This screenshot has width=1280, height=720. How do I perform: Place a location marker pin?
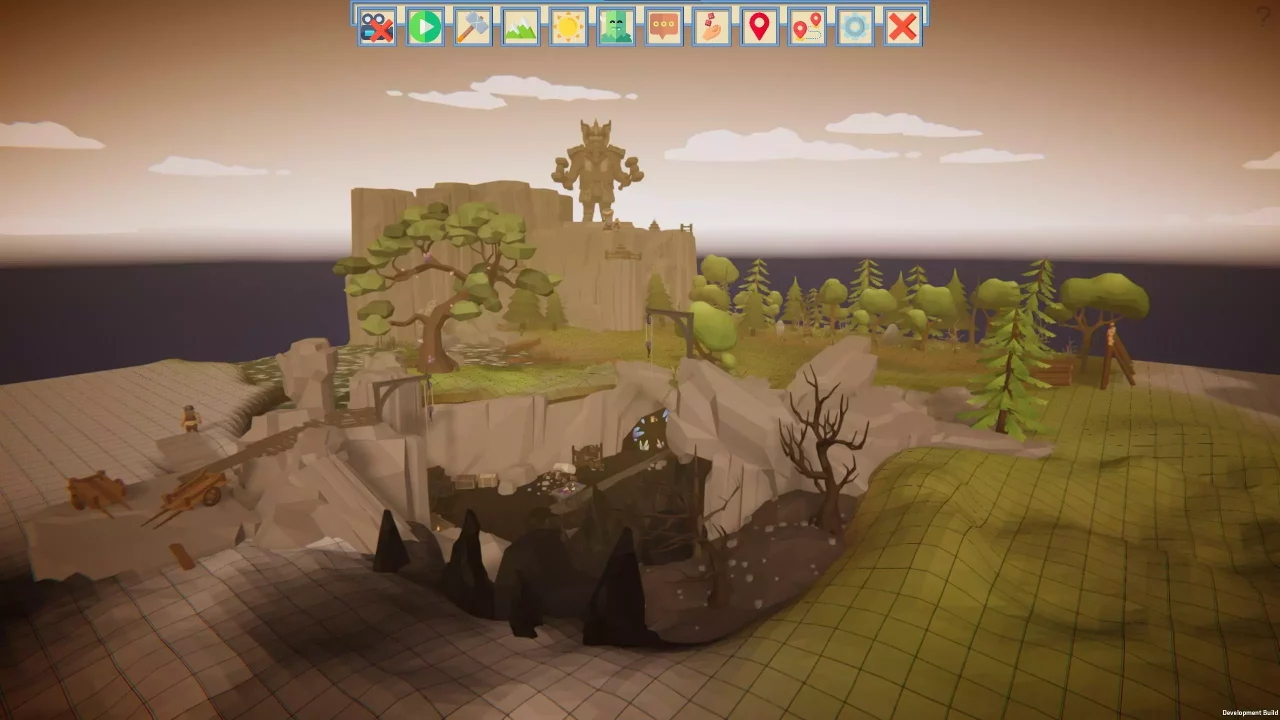(x=759, y=27)
